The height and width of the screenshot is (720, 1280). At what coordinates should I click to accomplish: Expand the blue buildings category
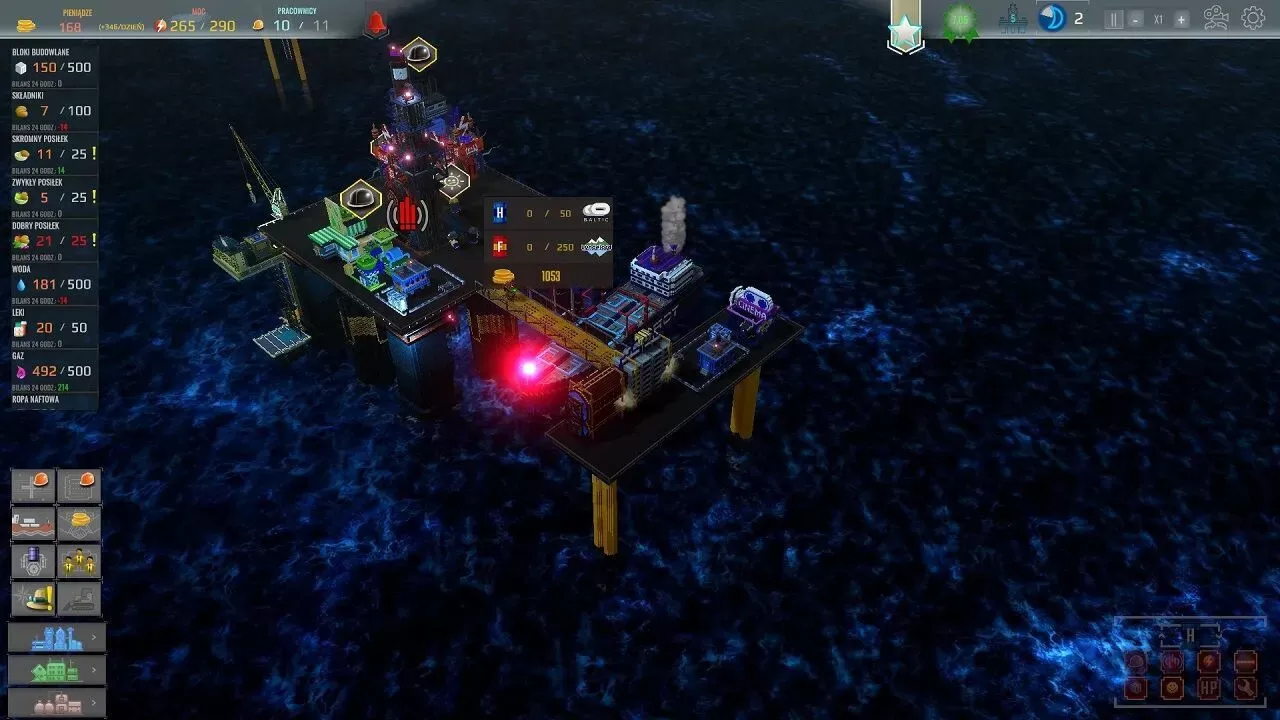[x=56, y=637]
